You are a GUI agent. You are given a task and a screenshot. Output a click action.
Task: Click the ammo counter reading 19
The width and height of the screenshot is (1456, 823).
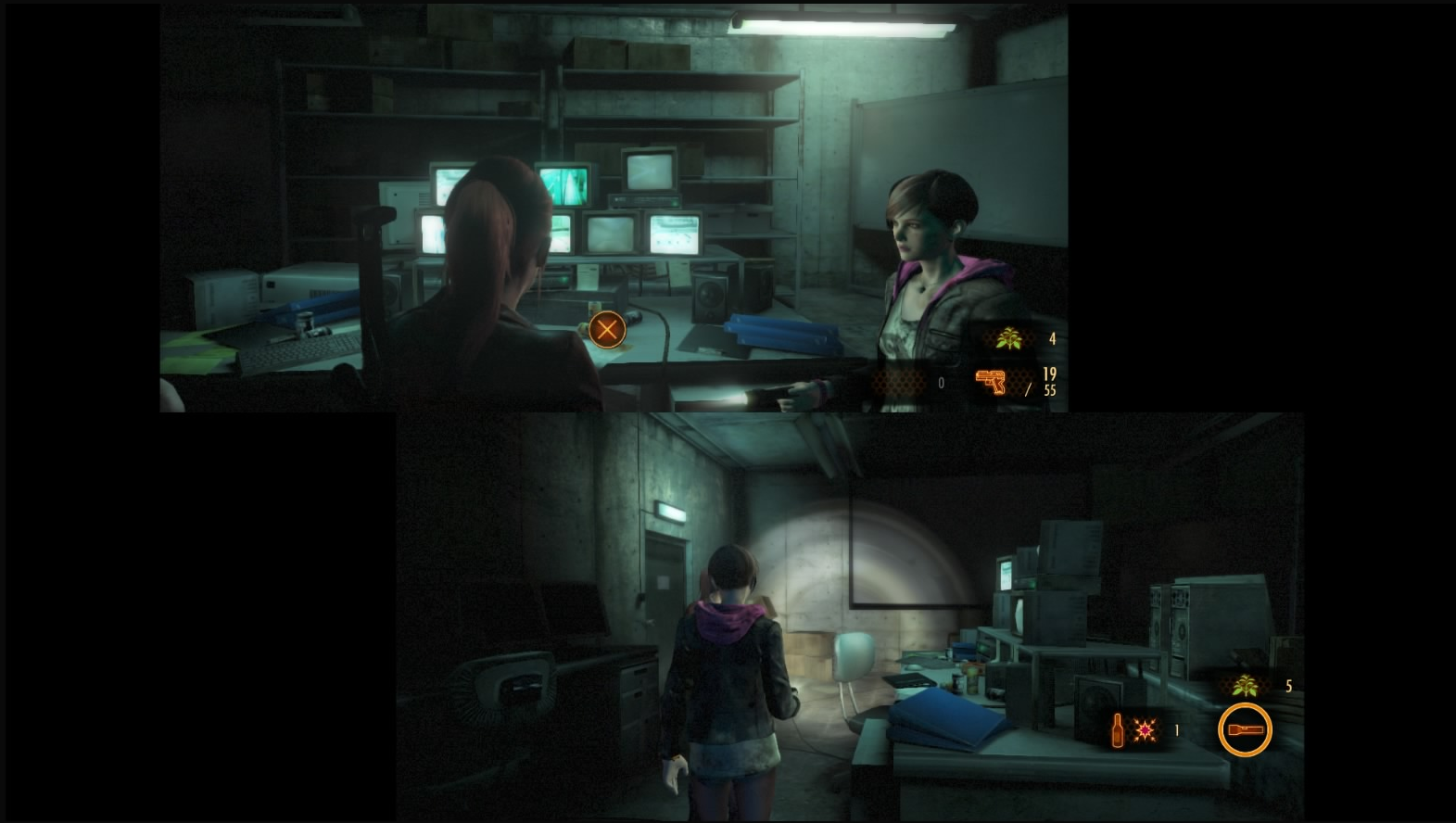click(1048, 374)
